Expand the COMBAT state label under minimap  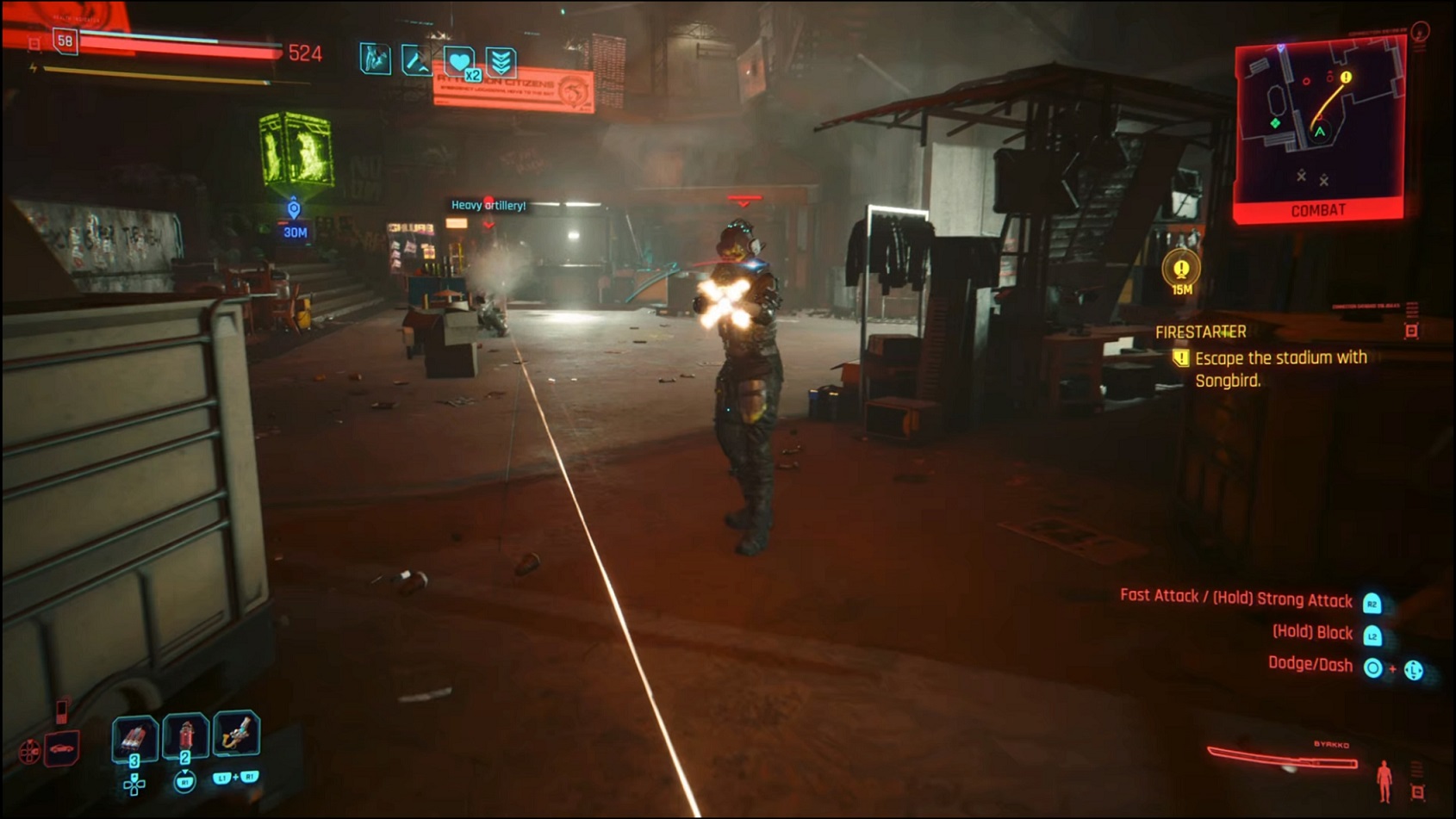click(1318, 208)
